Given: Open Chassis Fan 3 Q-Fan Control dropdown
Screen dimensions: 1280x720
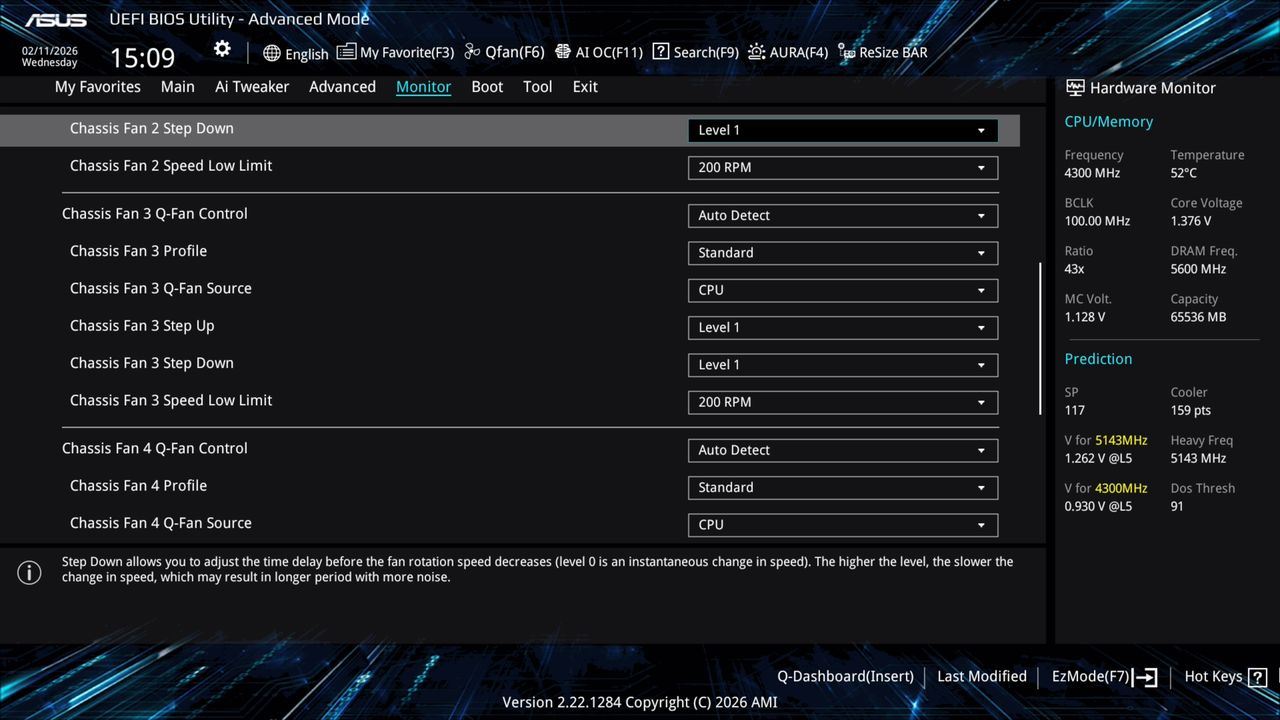Looking at the screenshot, I should [842, 215].
